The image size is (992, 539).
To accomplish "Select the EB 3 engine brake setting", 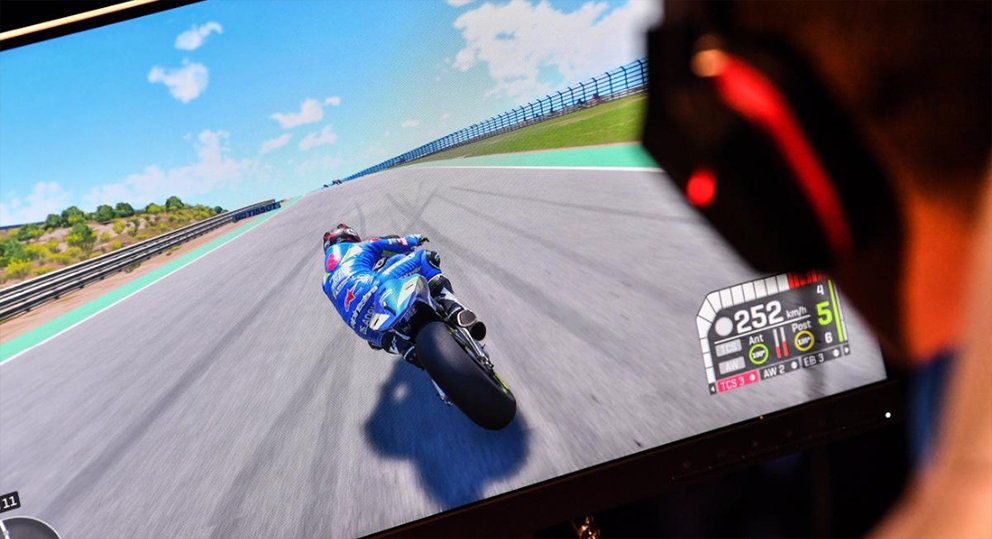I will click(812, 359).
